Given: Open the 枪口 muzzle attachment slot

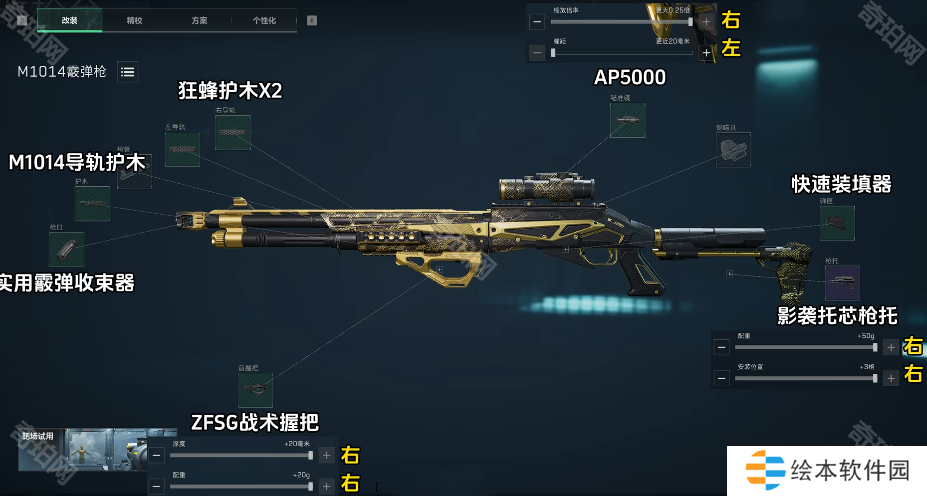Looking at the screenshot, I should pos(66,249).
